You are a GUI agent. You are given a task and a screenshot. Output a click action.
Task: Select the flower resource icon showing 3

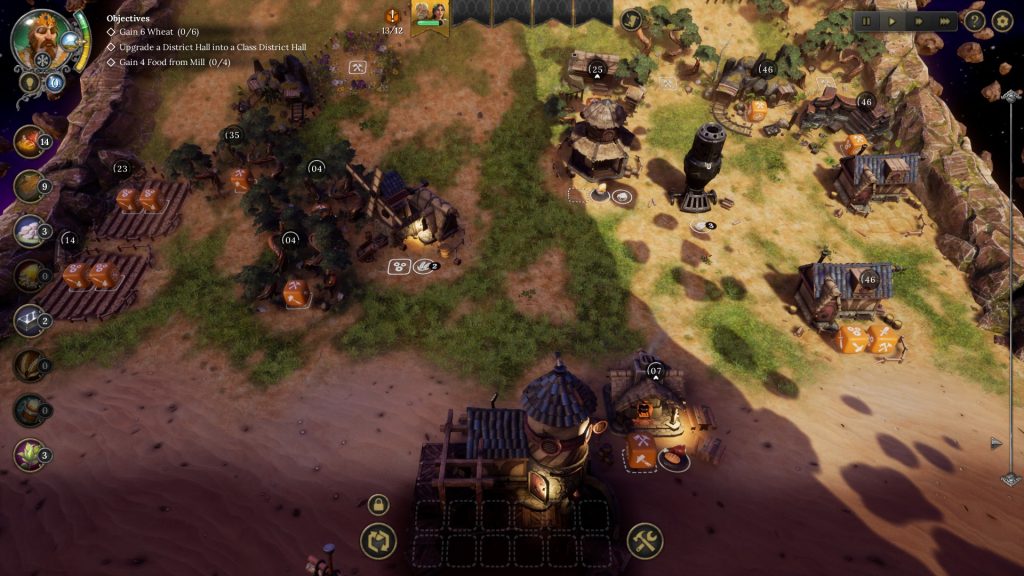tap(29, 455)
